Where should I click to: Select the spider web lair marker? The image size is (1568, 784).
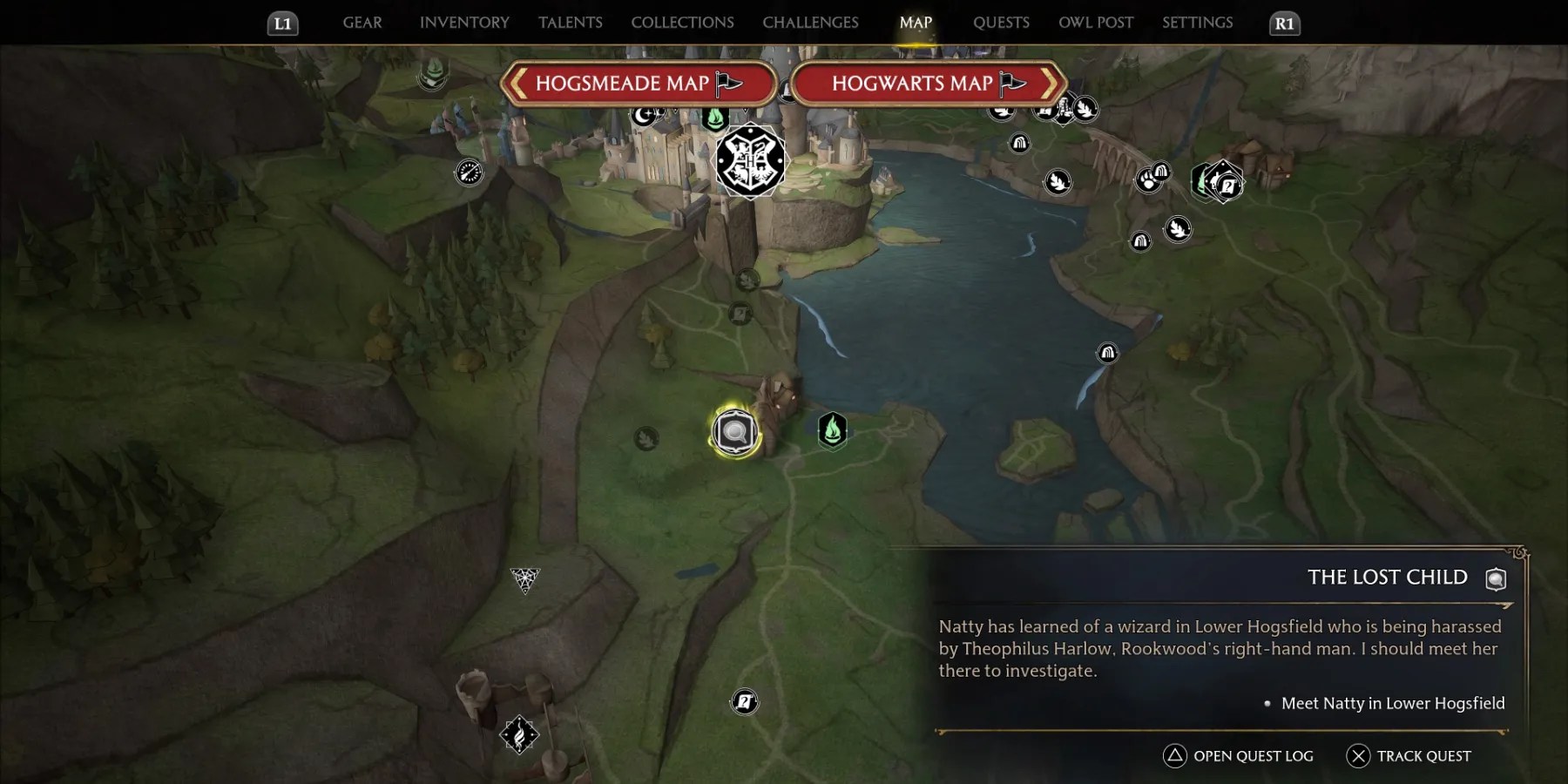tap(525, 578)
